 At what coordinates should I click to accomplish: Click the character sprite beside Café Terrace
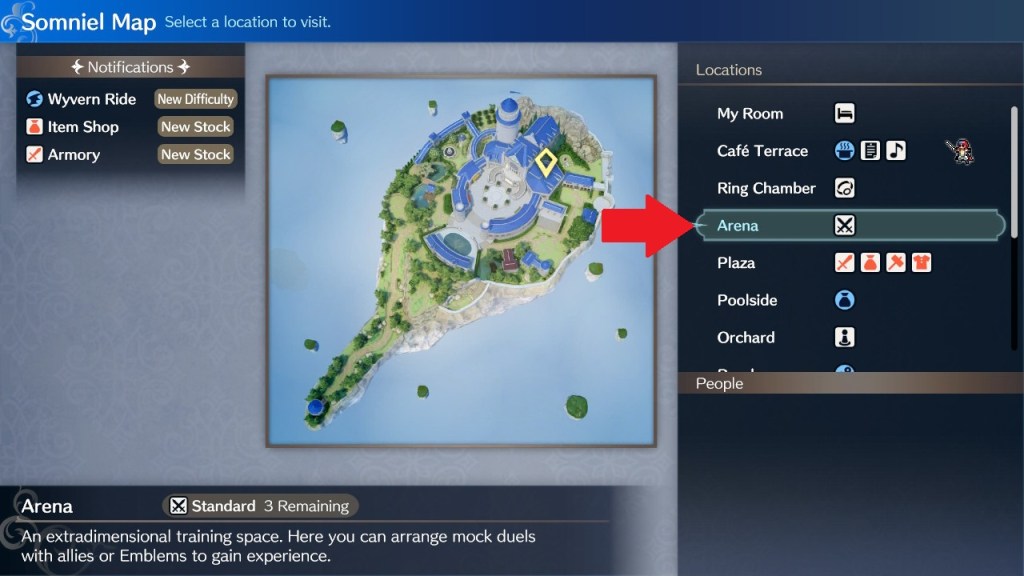point(959,152)
